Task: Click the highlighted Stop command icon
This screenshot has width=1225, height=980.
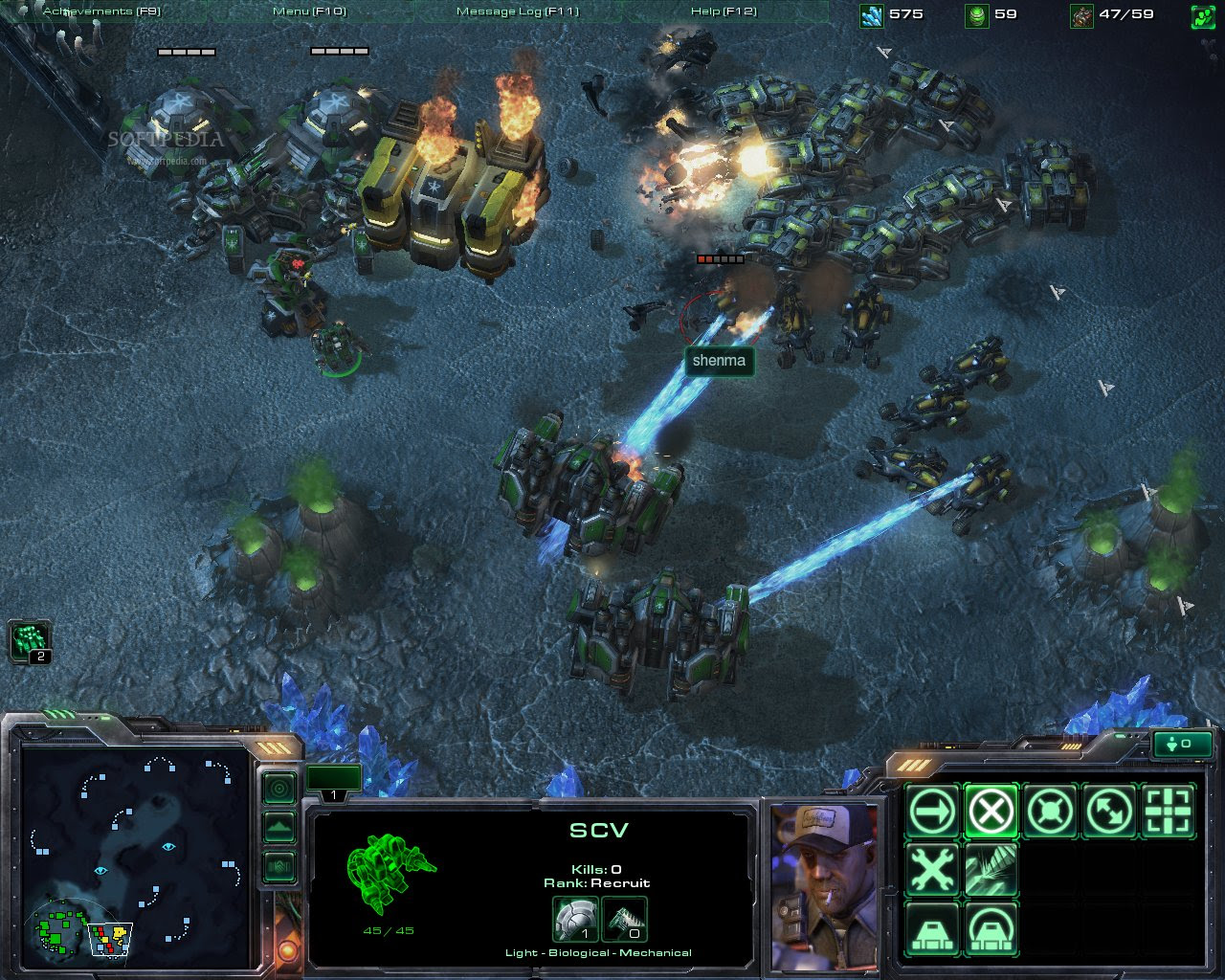Action: pos(991,812)
